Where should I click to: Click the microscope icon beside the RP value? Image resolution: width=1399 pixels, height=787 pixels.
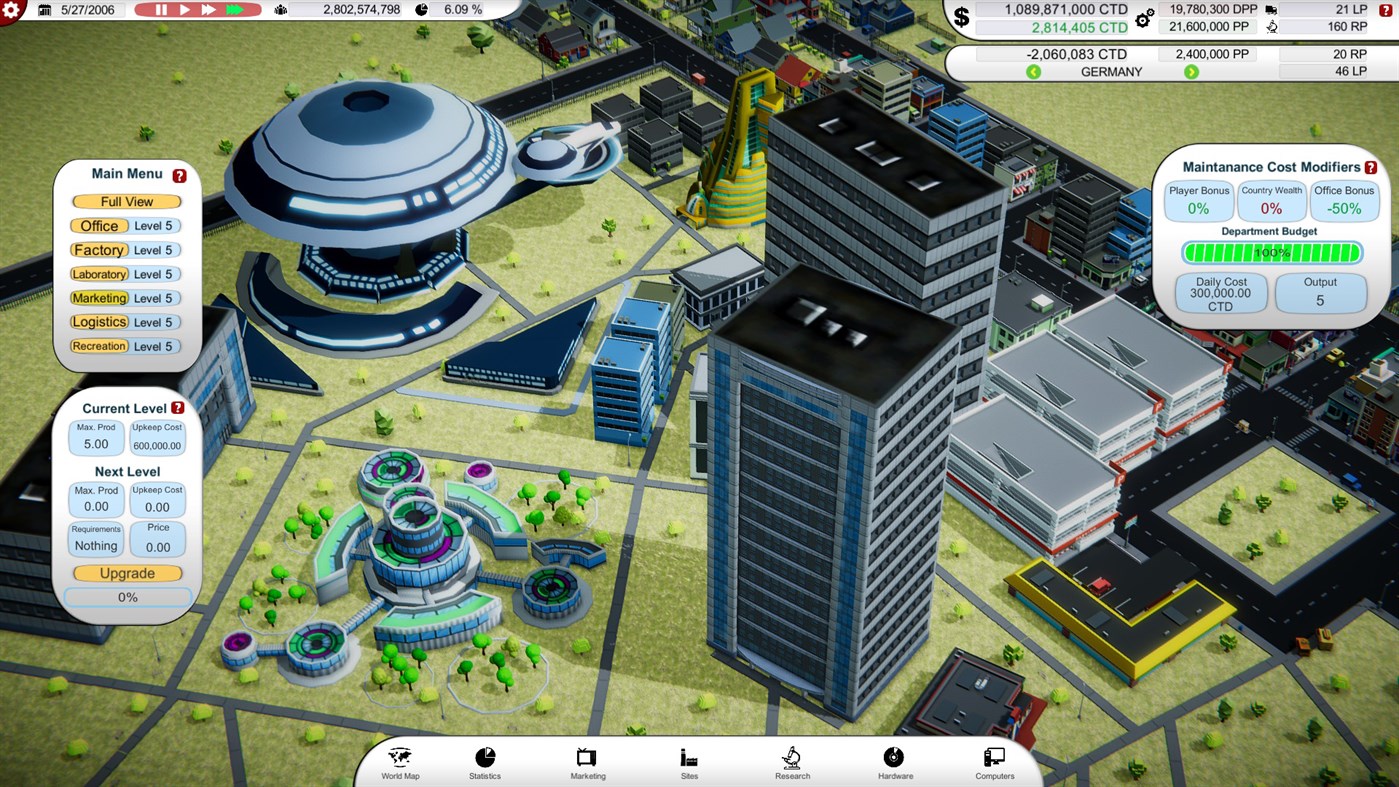(1272, 27)
